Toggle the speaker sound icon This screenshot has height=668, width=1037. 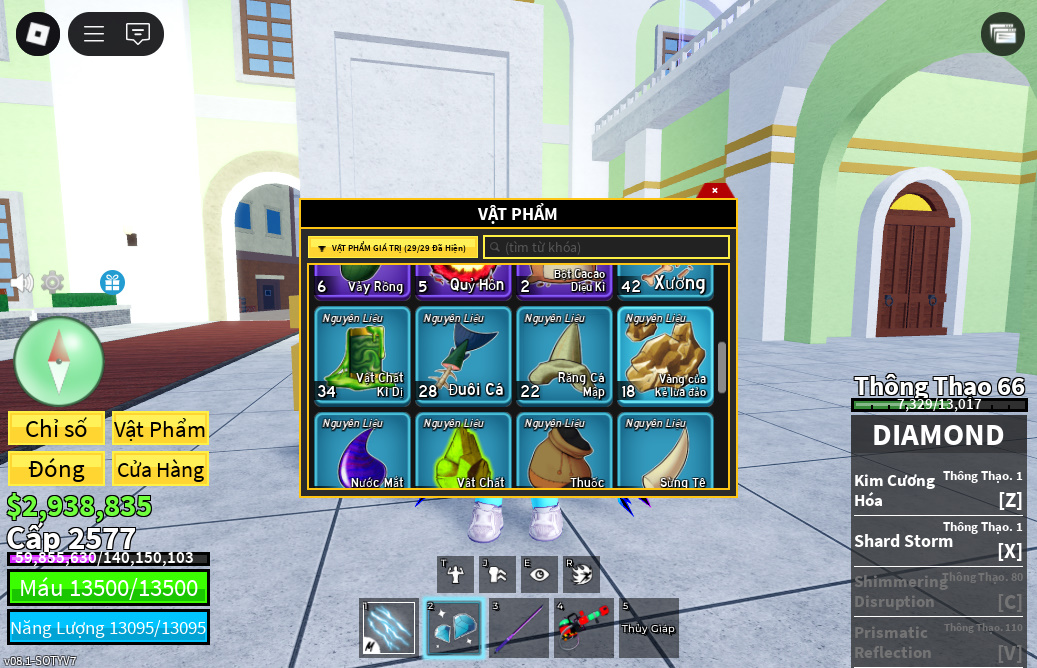tap(20, 283)
